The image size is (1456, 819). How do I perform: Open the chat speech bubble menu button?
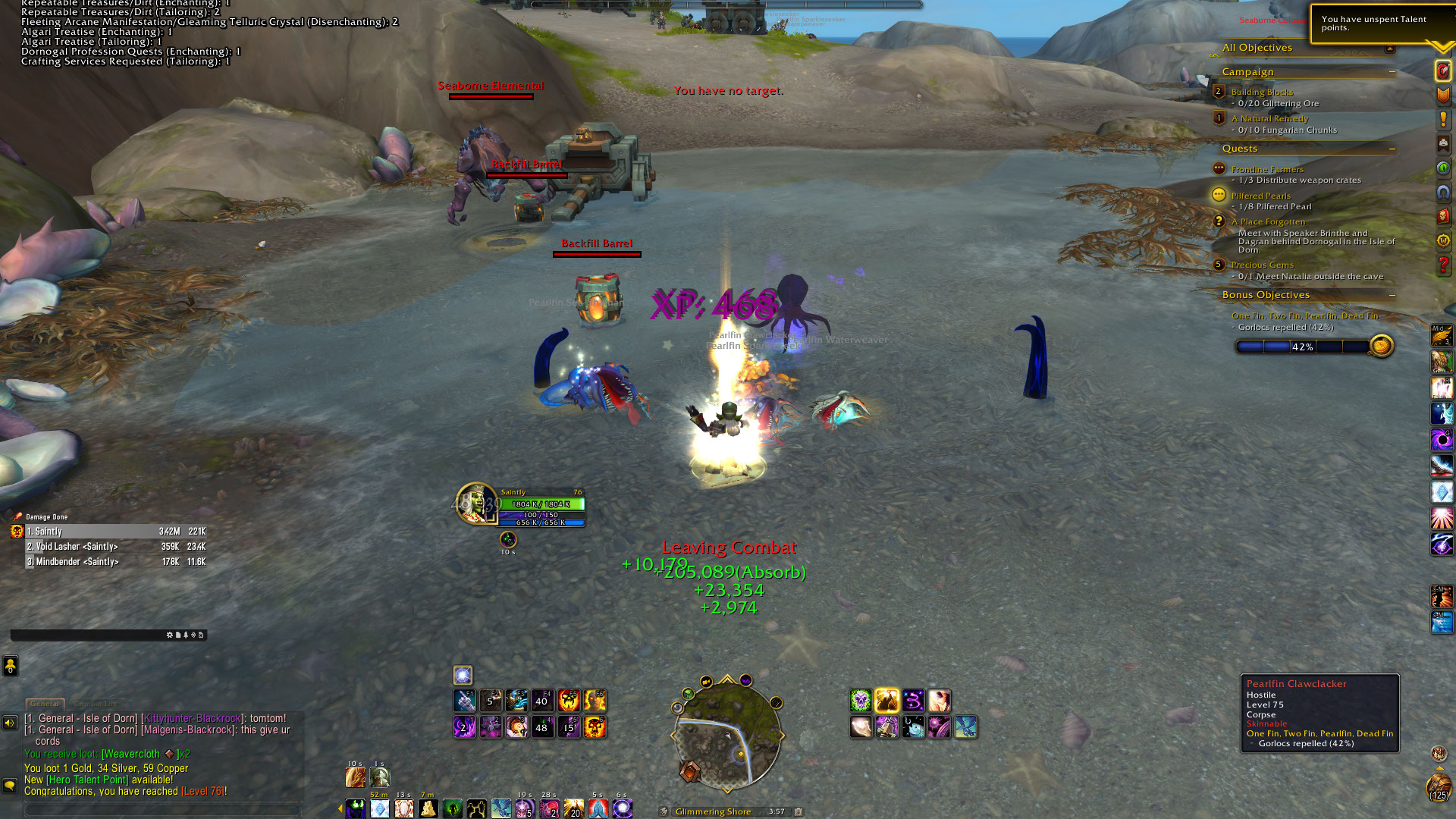10,786
